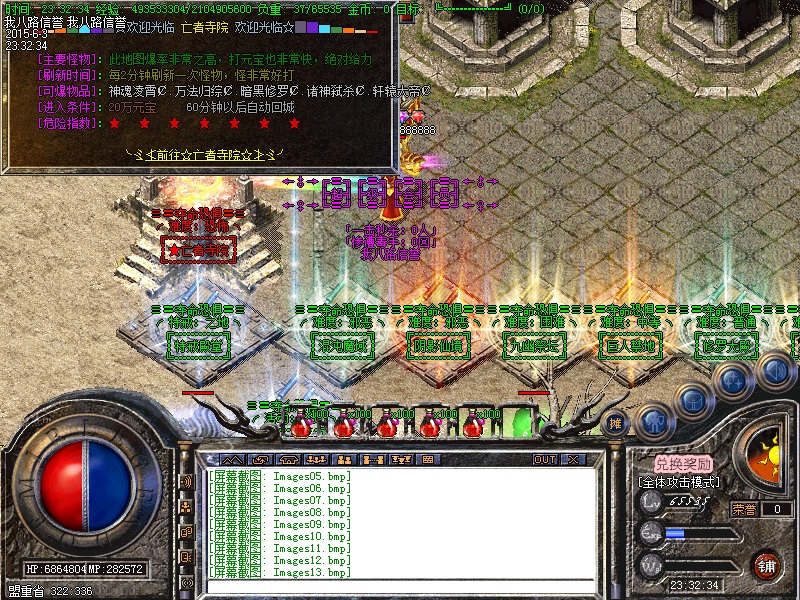Toggle the 全体攻击模式 attack mode label

pyautogui.click(x=681, y=481)
